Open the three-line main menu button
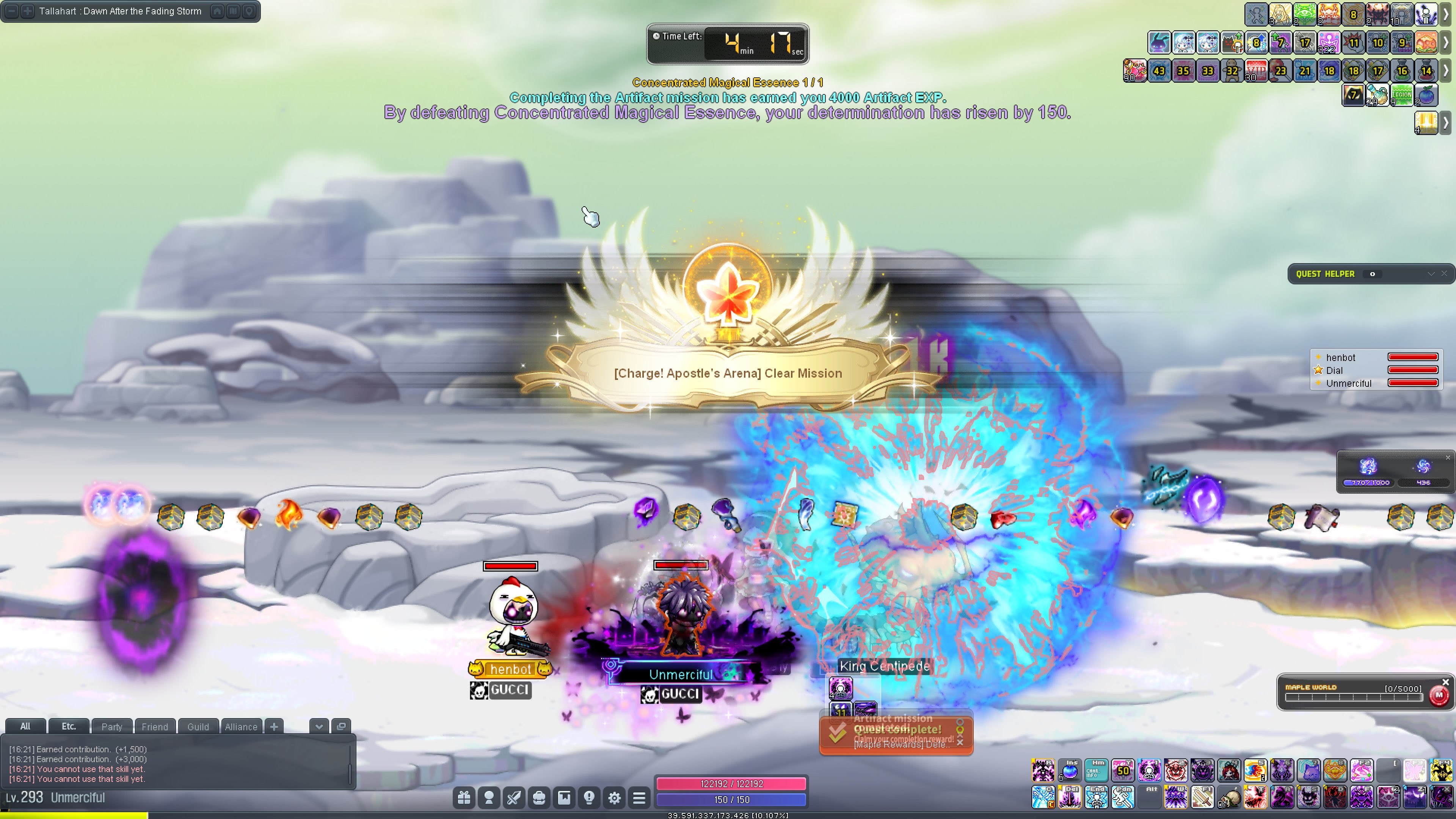The image size is (1456, 819). click(639, 797)
